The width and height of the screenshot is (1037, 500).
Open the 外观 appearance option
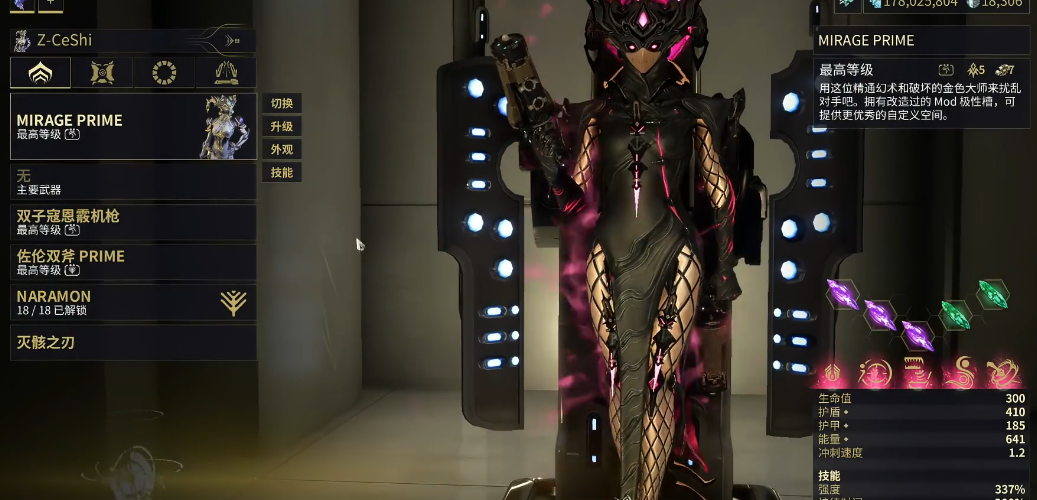282,150
